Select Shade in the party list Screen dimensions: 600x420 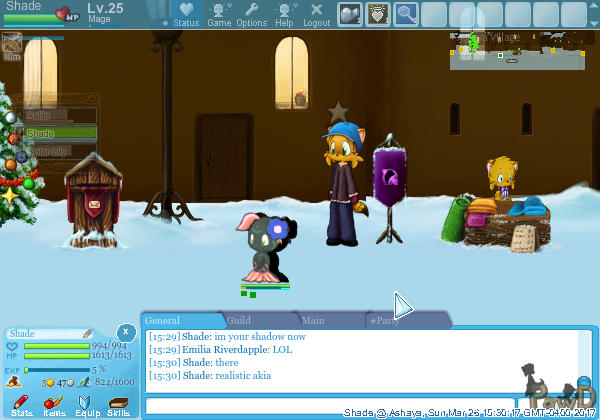pyautogui.click(x=60, y=133)
